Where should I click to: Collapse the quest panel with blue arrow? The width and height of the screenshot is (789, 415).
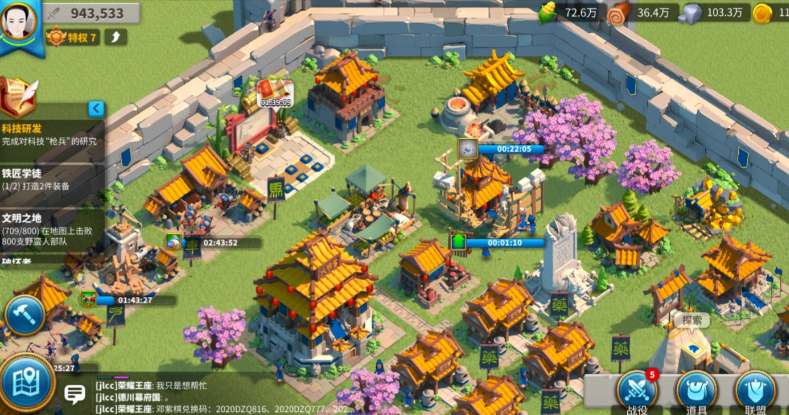click(x=96, y=108)
